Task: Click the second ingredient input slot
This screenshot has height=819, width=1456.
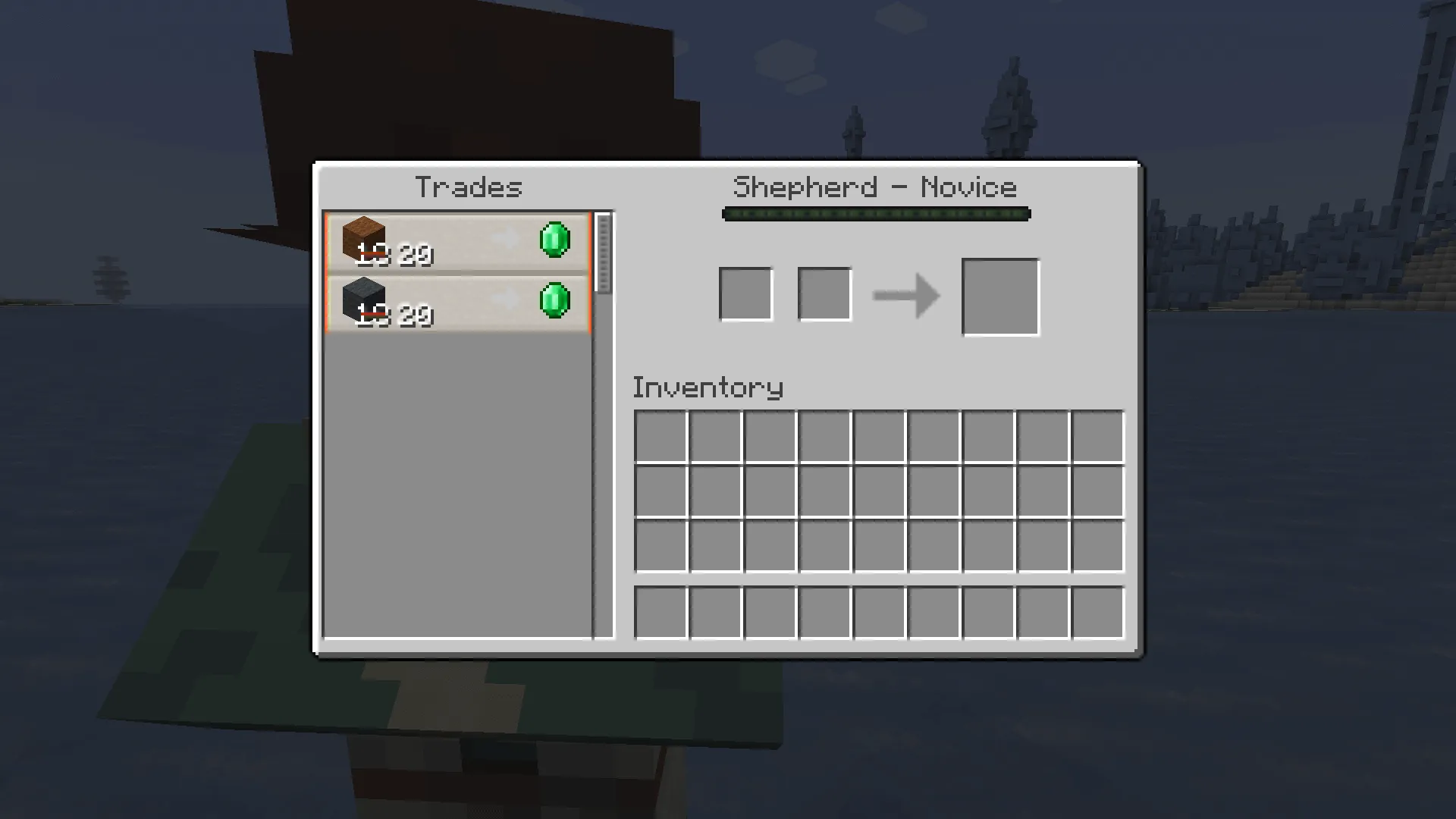Action: (824, 294)
